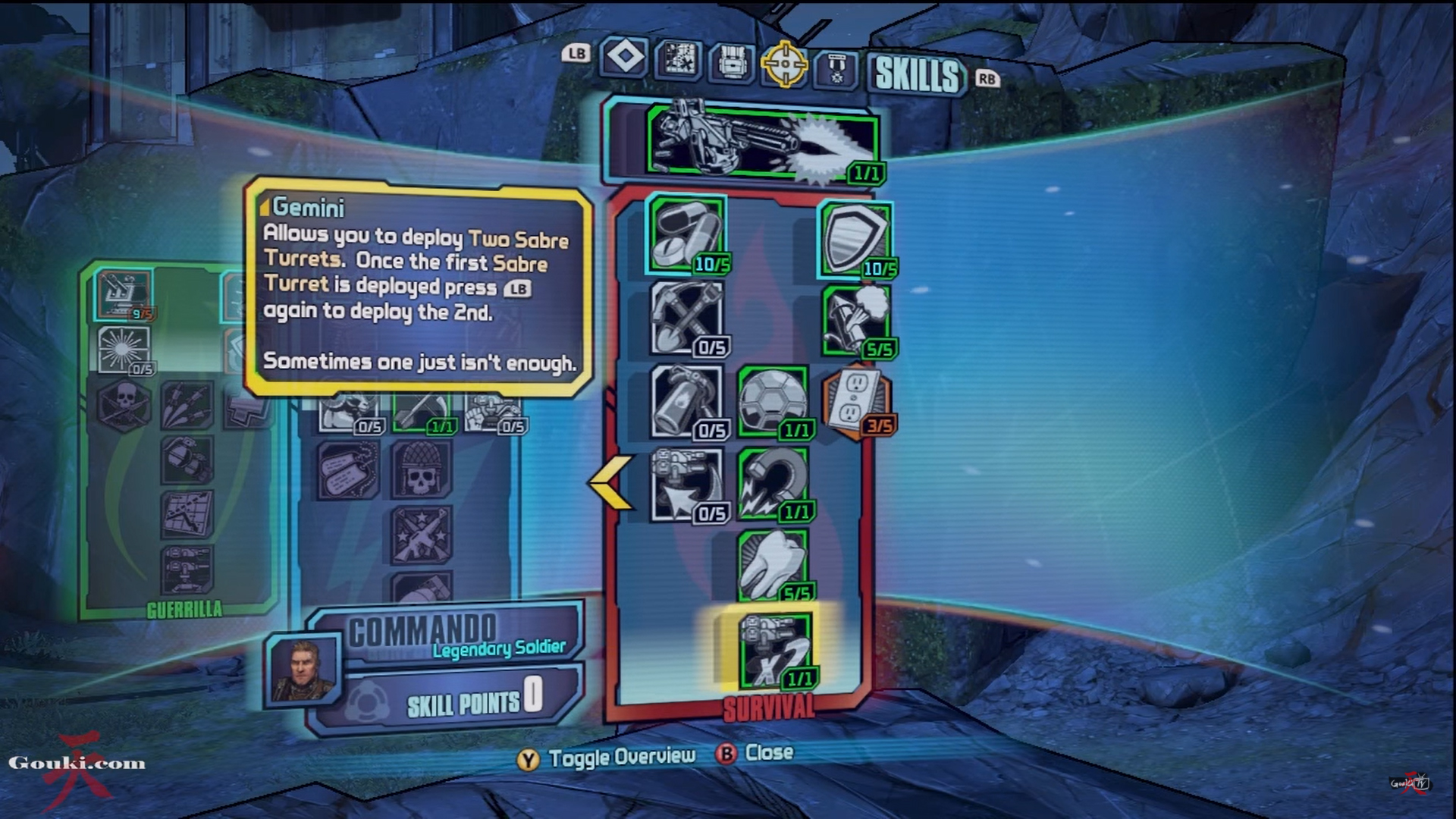Choose the turret with arrow skill
The image size is (1456, 819).
tap(687, 485)
